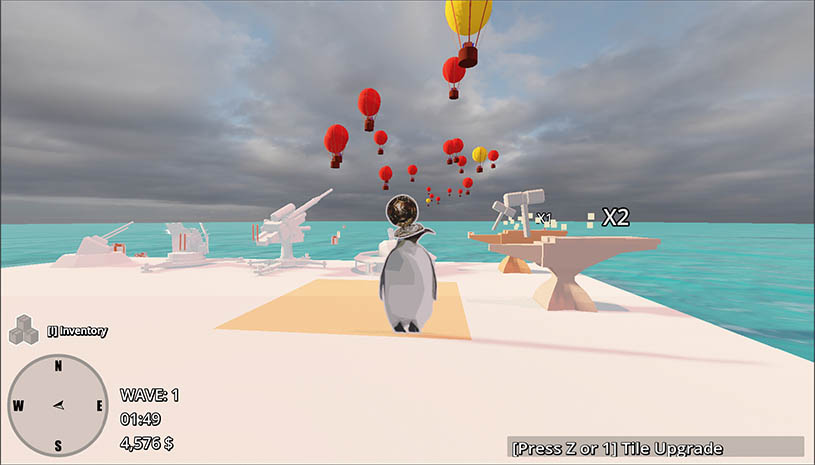Click the compass minimap
The image size is (815, 465).
point(58,405)
